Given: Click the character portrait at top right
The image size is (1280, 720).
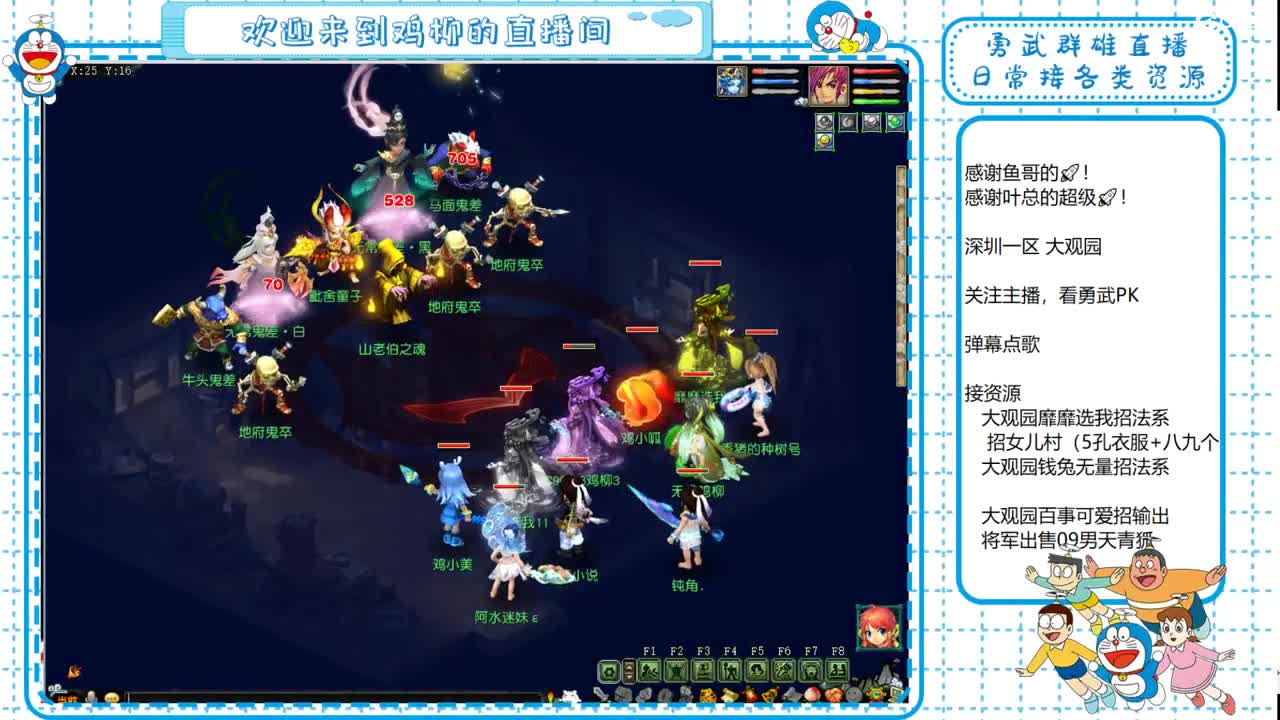Looking at the screenshot, I should pyautogui.click(x=830, y=86).
